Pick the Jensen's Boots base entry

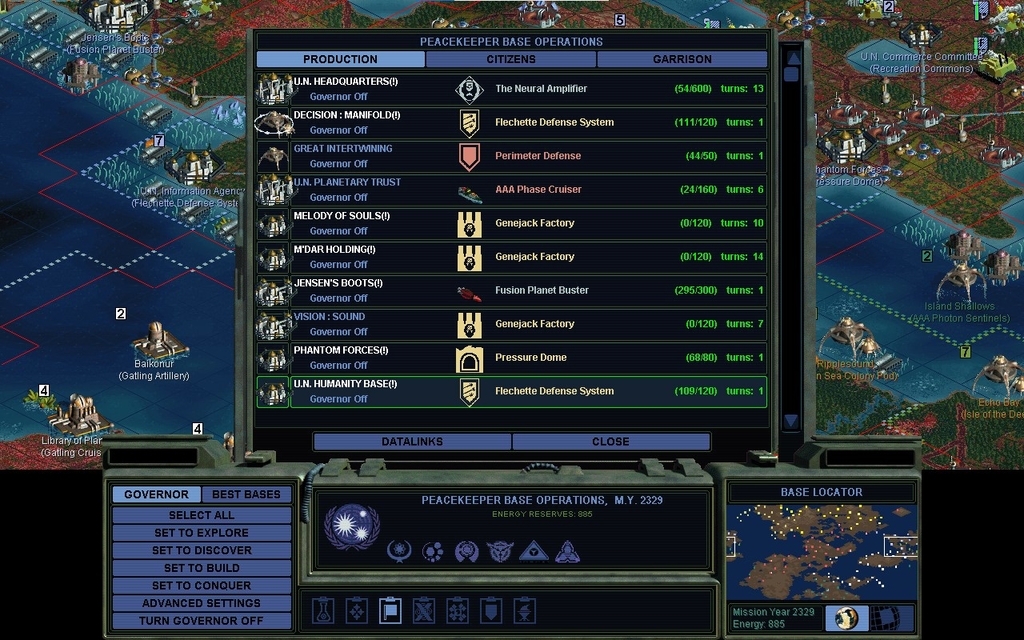coord(511,291)
